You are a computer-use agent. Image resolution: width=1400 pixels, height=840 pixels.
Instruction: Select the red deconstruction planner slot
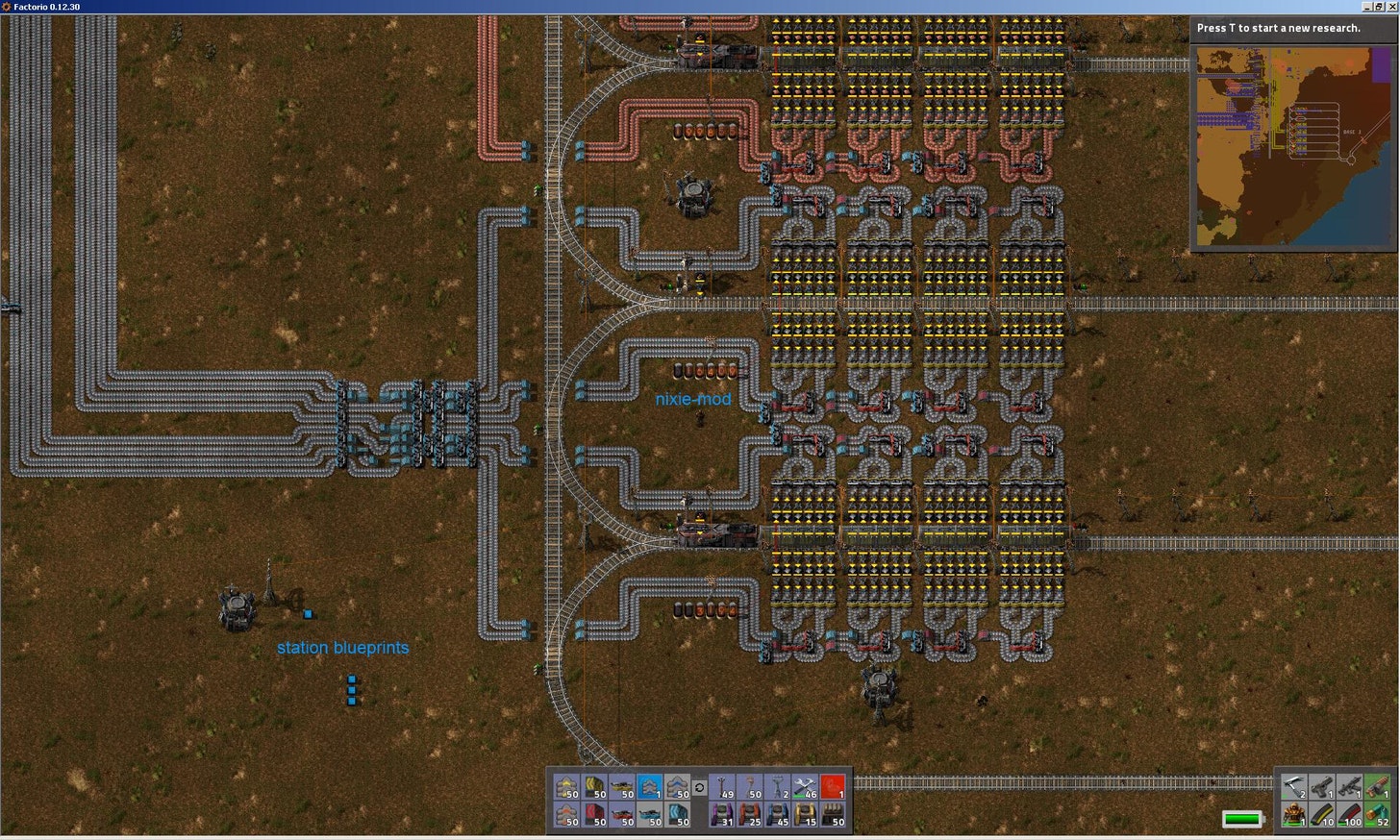click(x=833, y=786)
